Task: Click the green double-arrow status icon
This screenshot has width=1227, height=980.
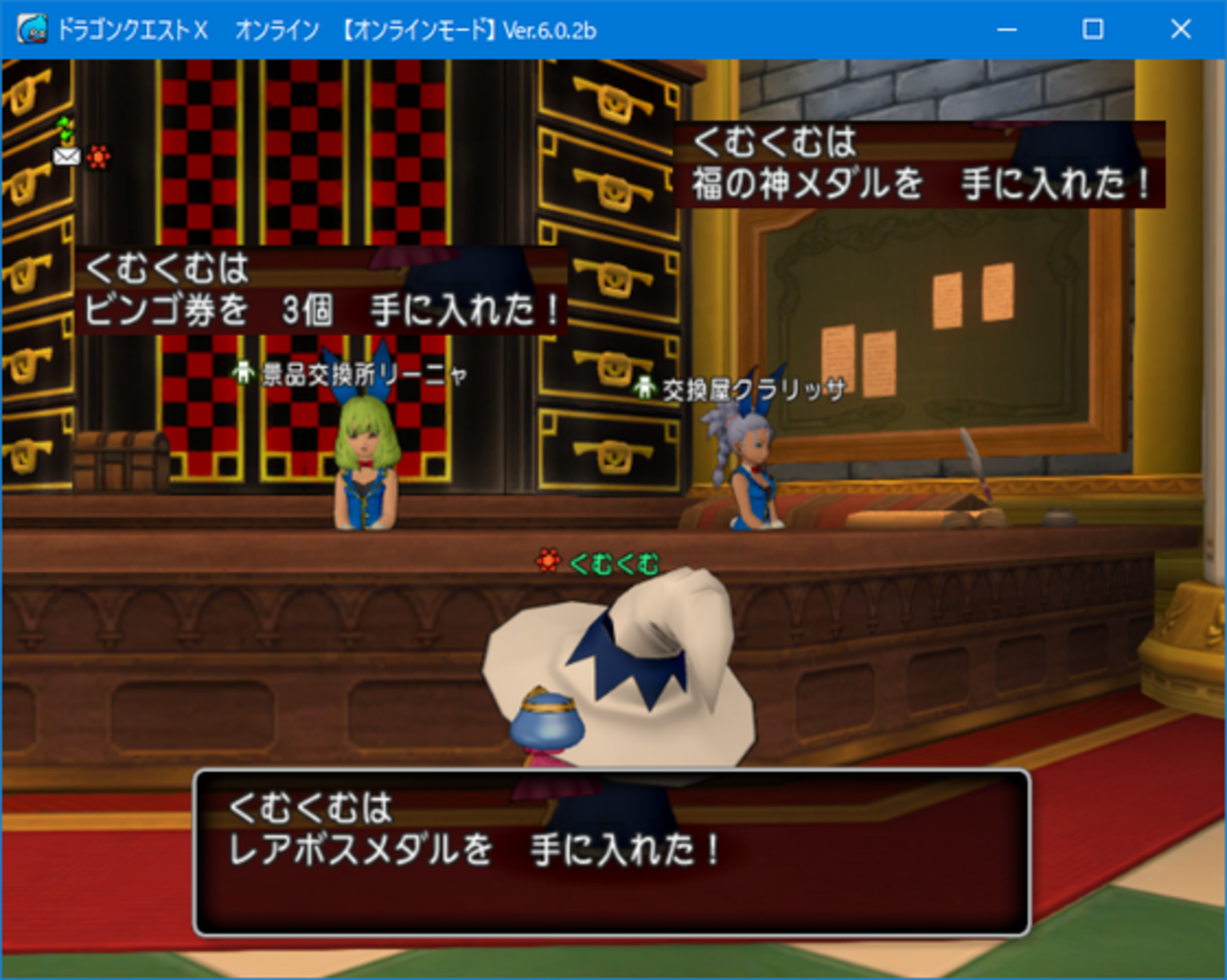Action: pos(64,127)
